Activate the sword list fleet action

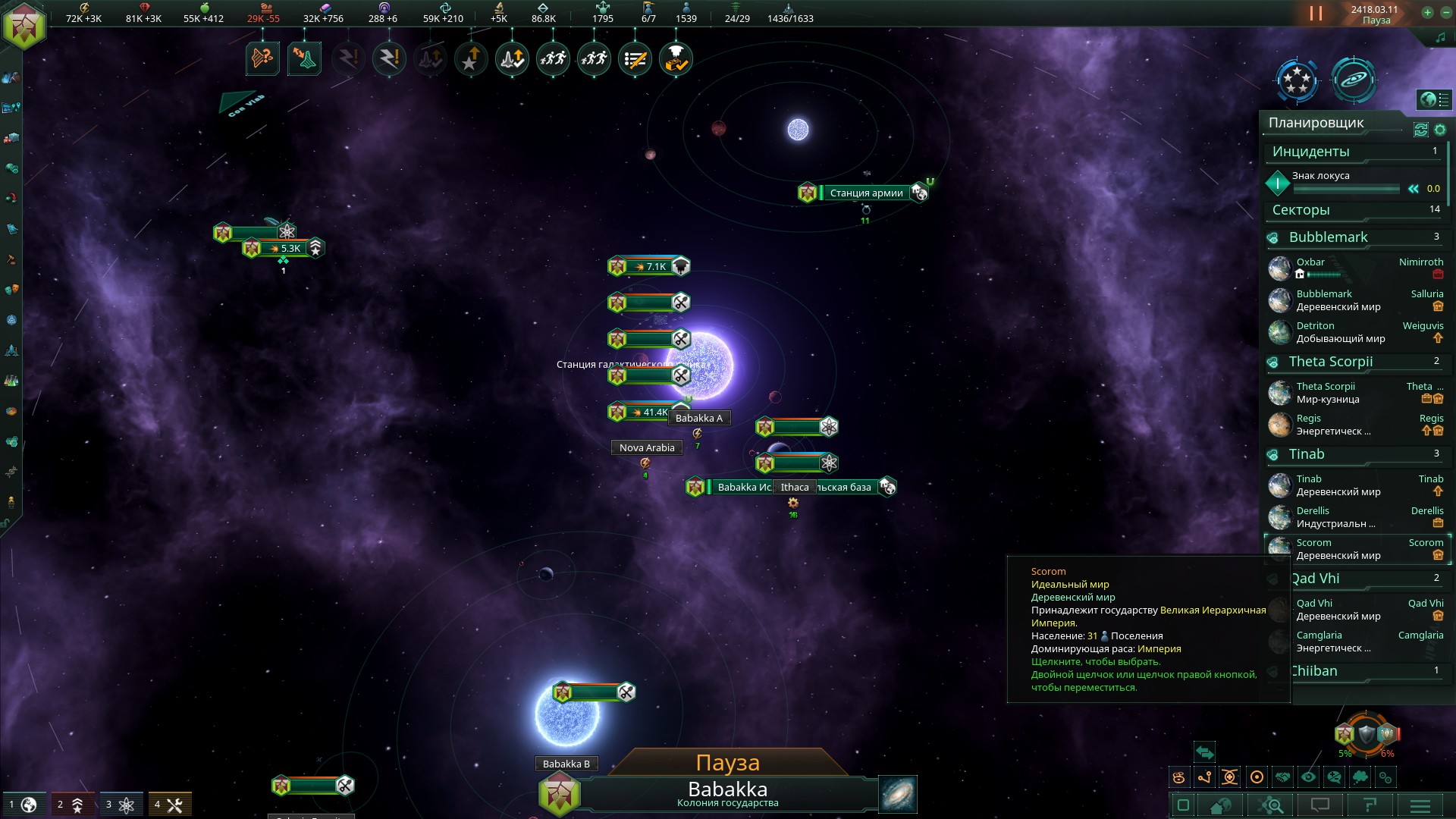[x=635, y=59]
